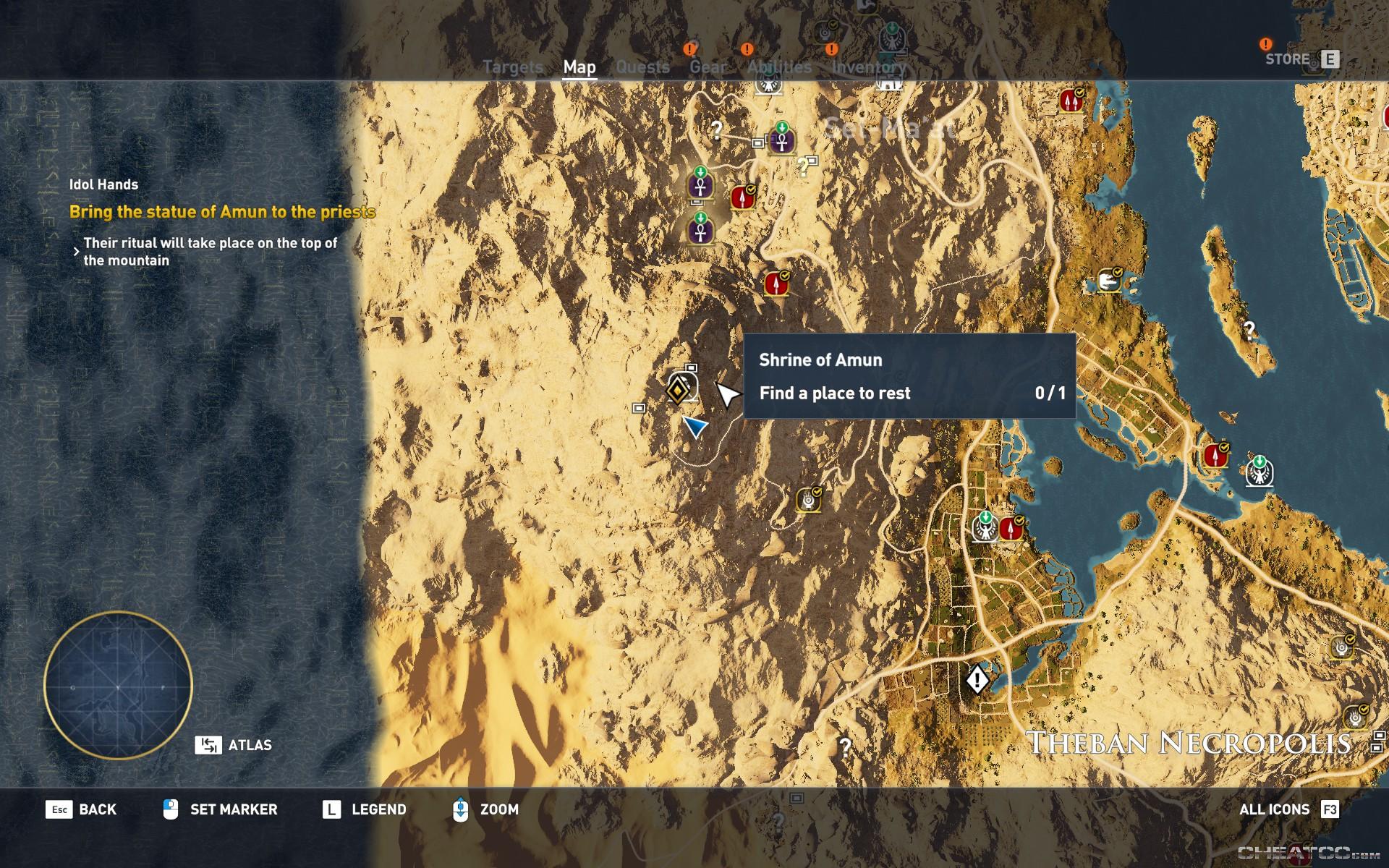Open the Inventory tab

(868, 67)
